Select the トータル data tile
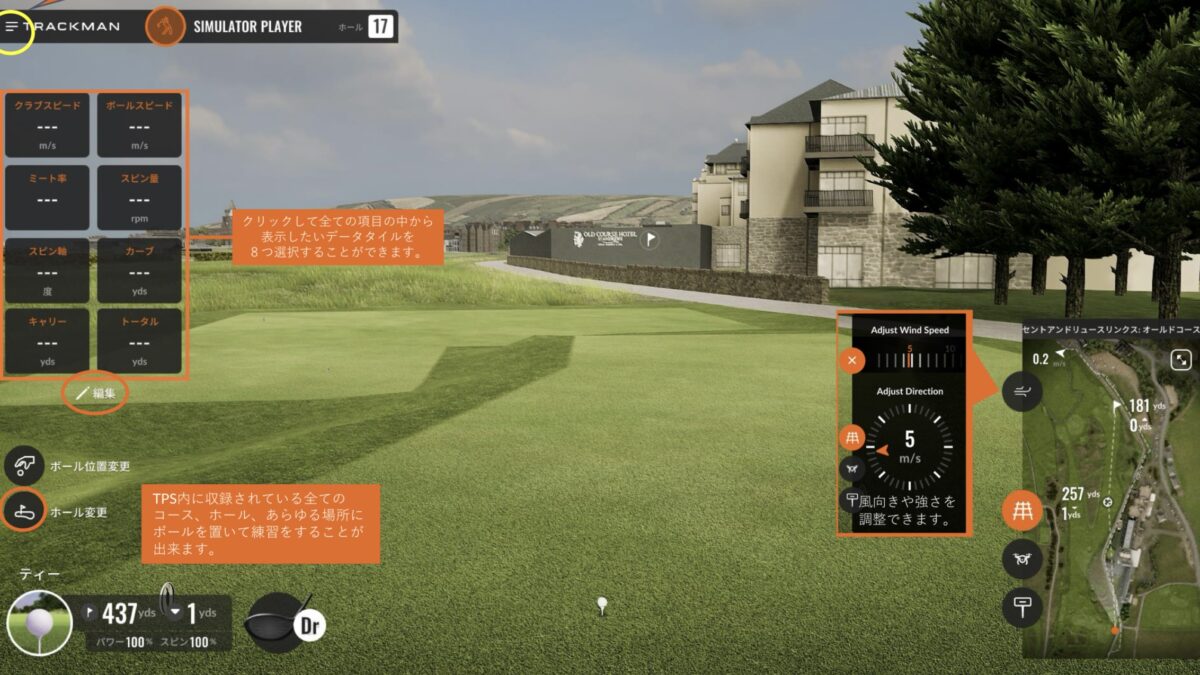Screen dimensions: 1200x675 pyautogui.click(x=139, y=341)
